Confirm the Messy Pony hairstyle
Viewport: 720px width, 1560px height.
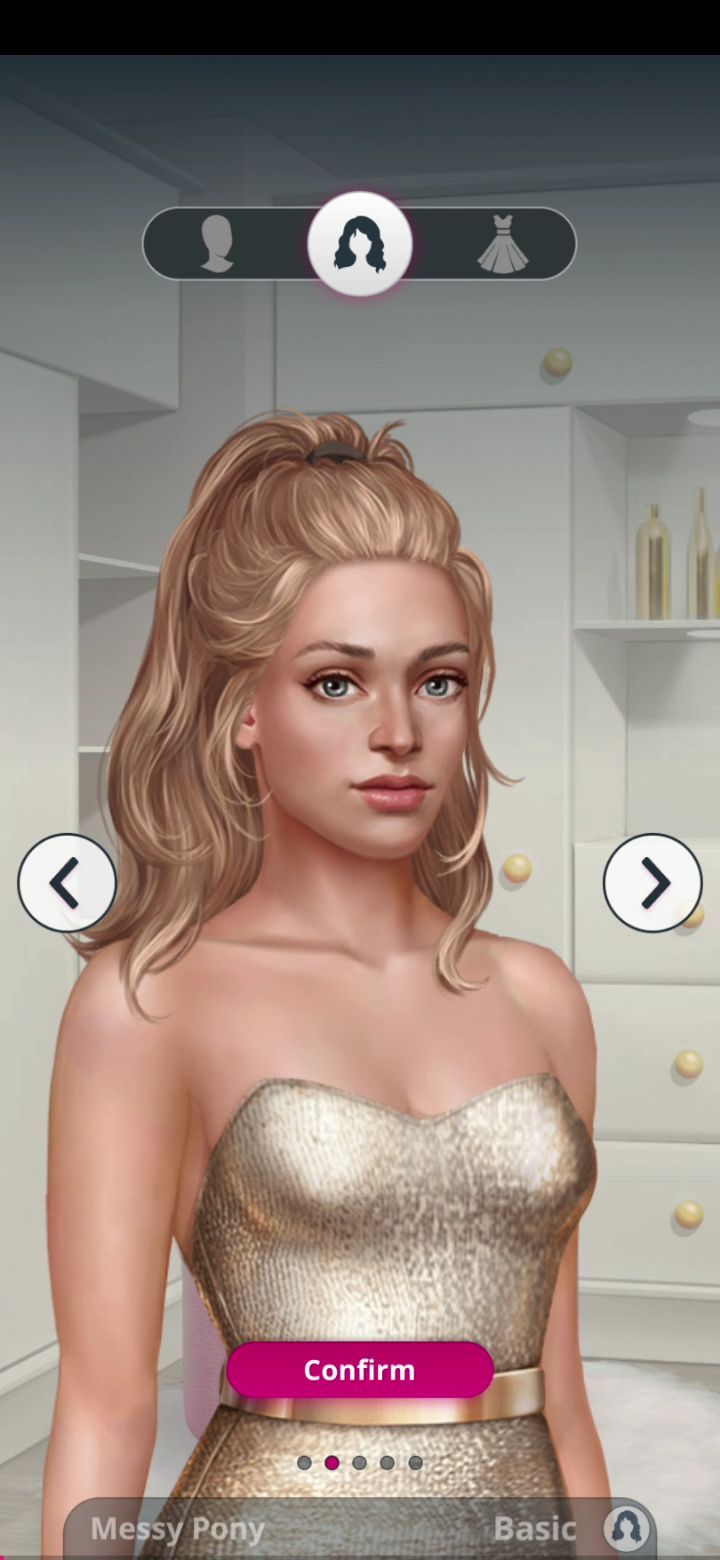(359, 1370)
